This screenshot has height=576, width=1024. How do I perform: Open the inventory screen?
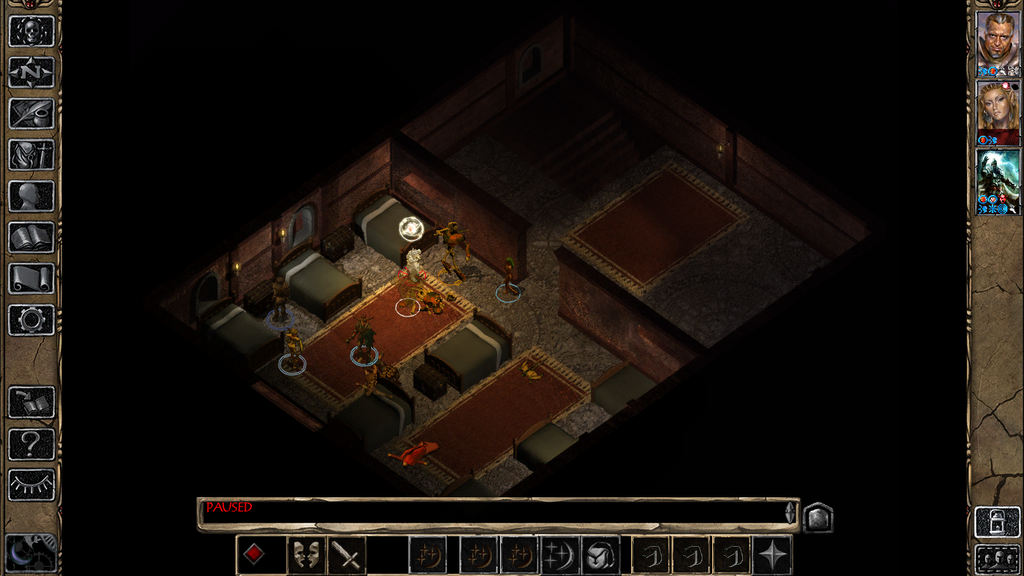point(31,155)
